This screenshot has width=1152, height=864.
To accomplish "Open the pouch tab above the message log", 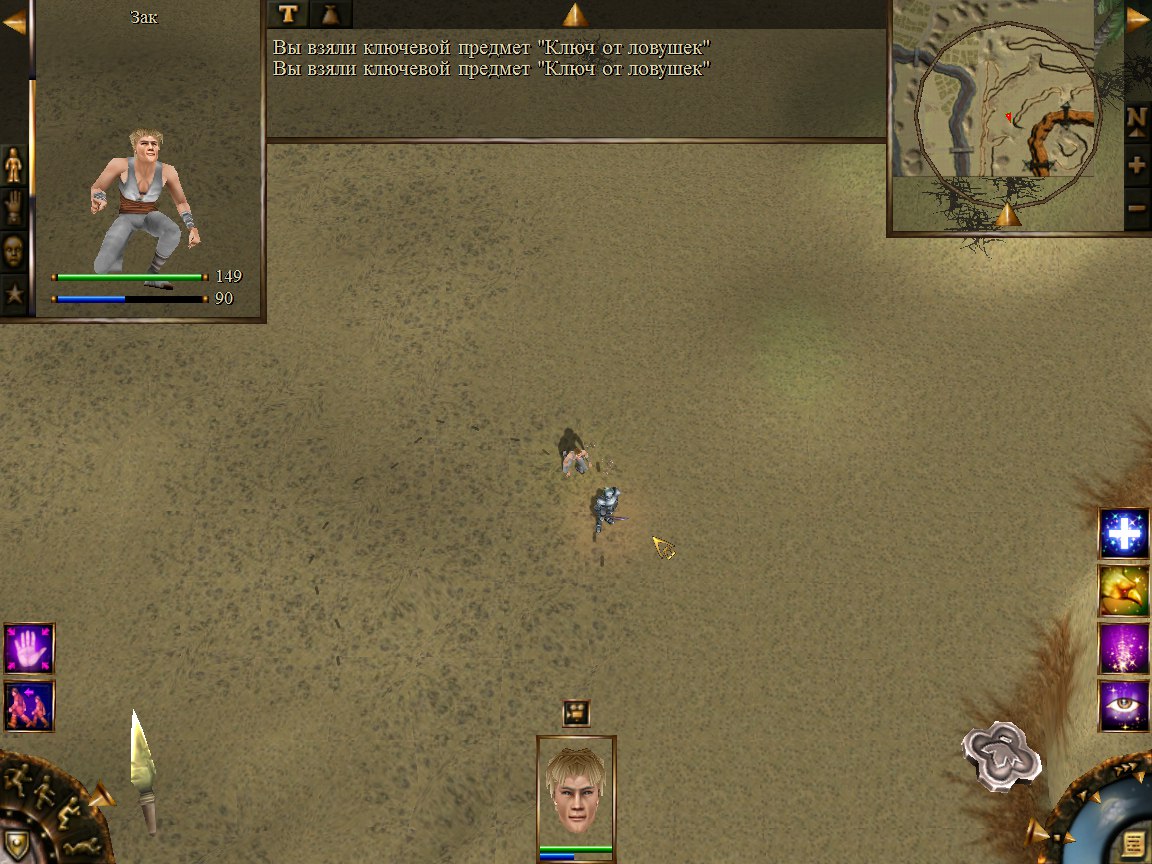I will pos(330,14).
